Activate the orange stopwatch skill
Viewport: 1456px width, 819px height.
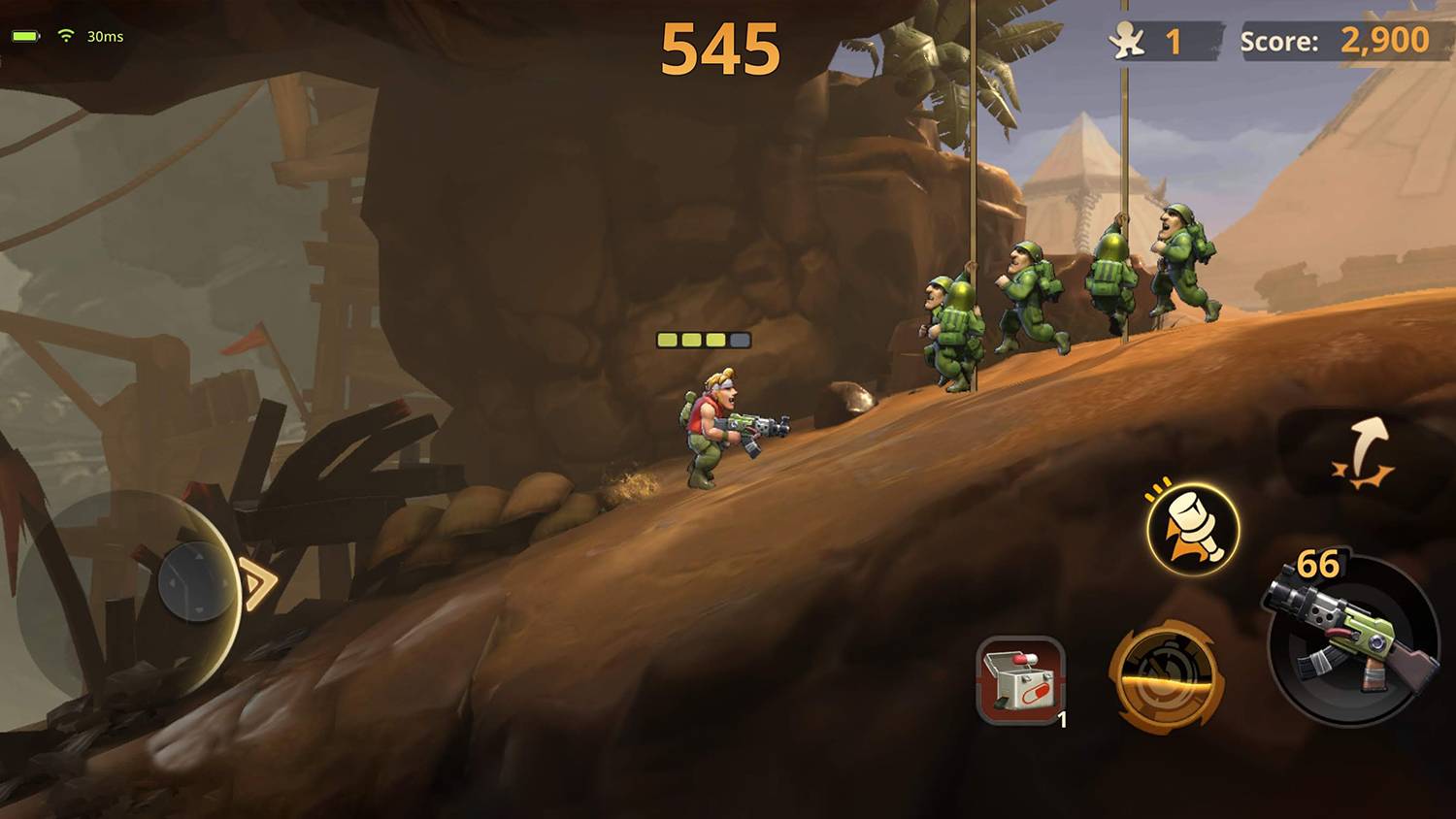point(1166,677)
